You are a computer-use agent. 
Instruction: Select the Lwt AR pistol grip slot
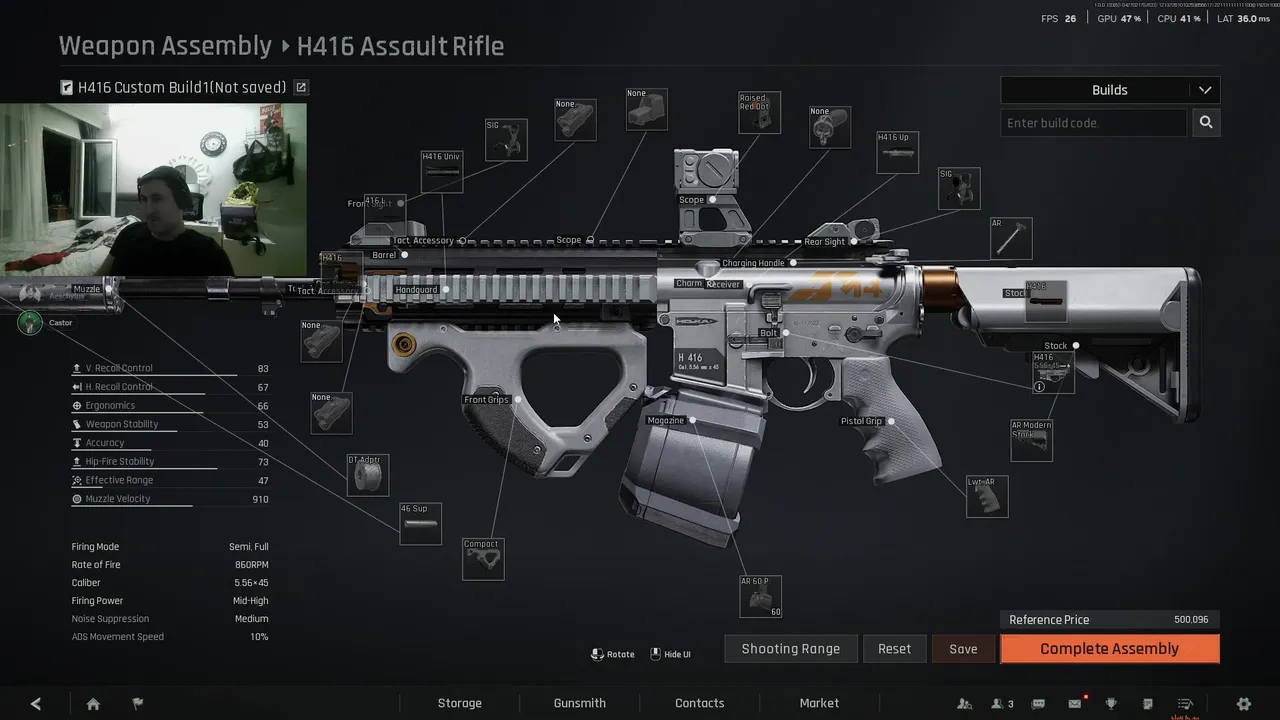[987, 497]
